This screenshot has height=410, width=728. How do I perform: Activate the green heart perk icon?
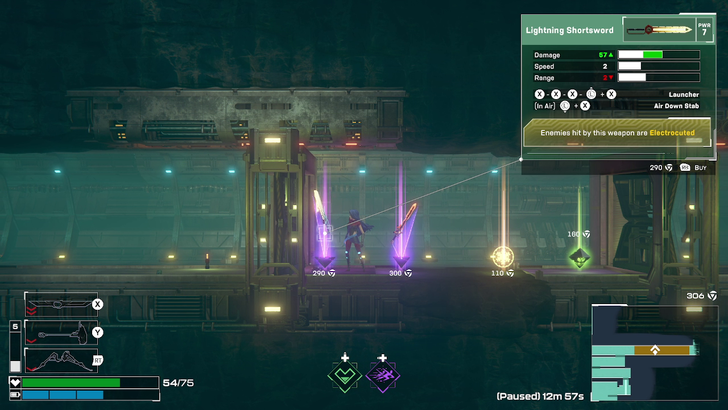344,375
